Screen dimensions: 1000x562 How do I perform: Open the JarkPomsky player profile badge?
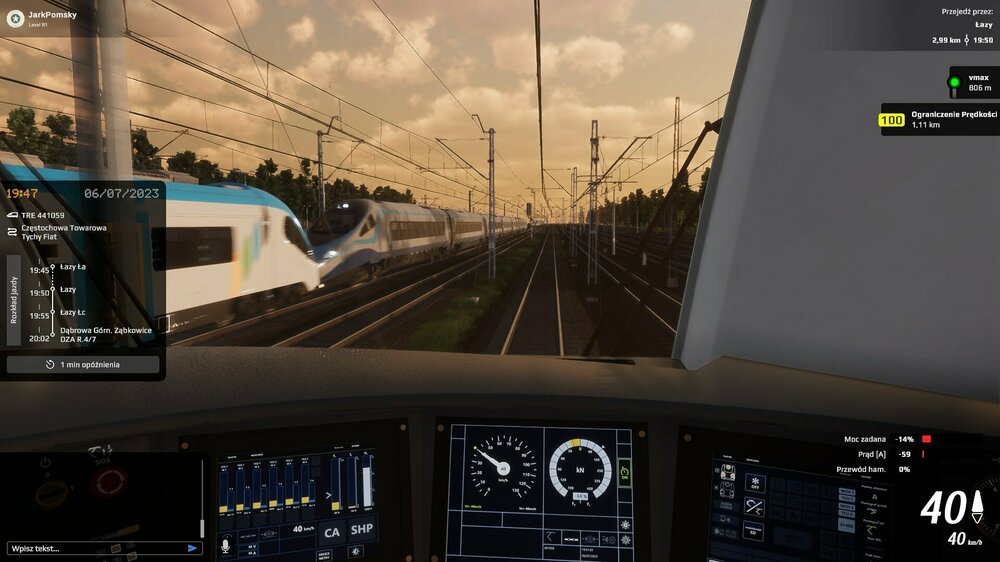(x=40, y=18)
